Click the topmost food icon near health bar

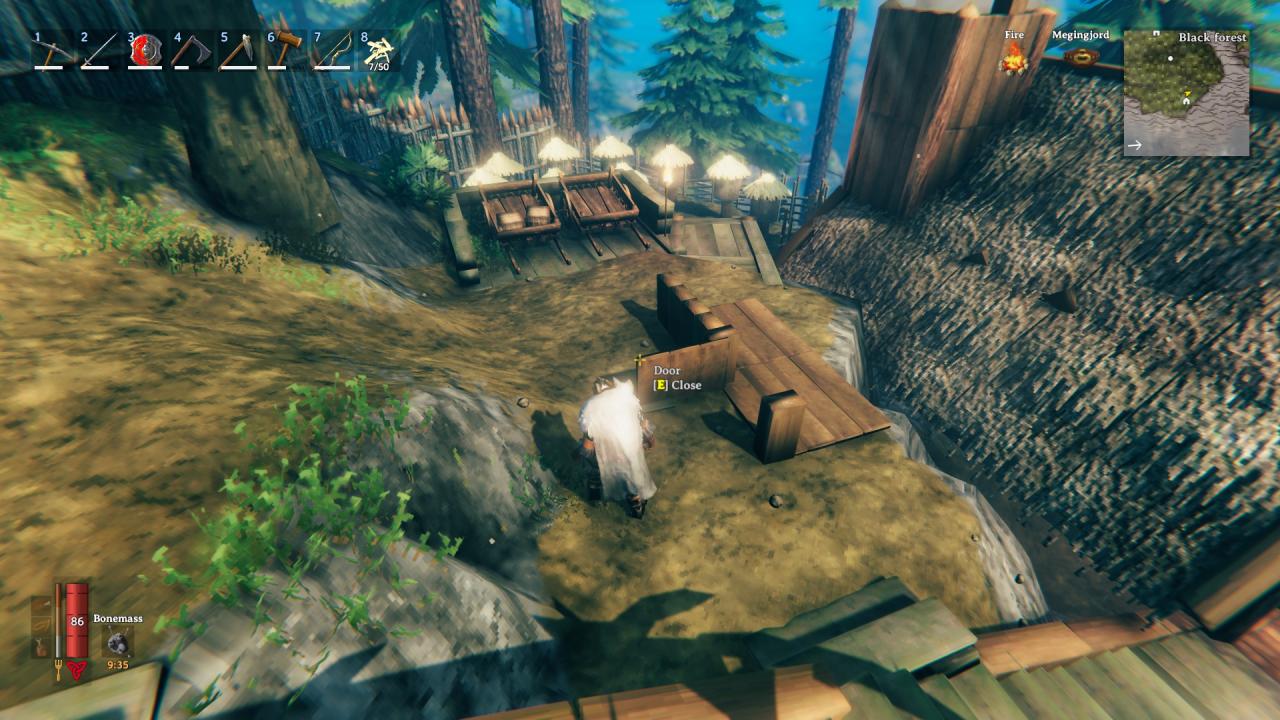click(39, 604)
